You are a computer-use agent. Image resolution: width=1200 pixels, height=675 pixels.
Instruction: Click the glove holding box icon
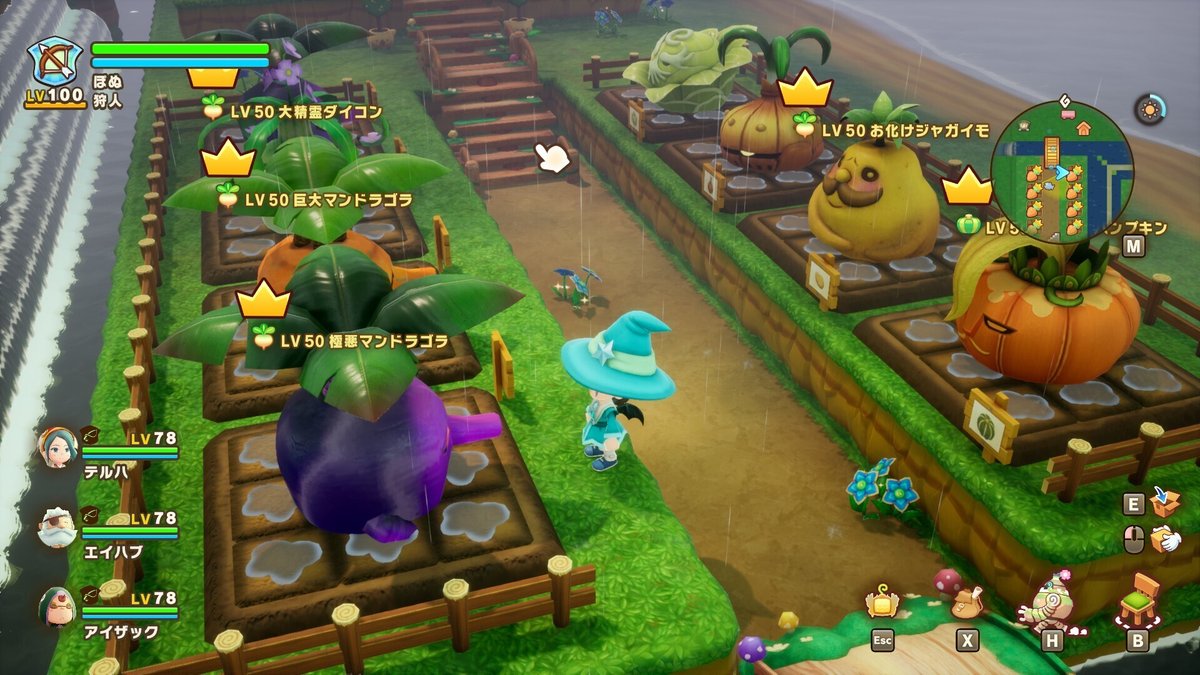click(x=1165, y=540)
